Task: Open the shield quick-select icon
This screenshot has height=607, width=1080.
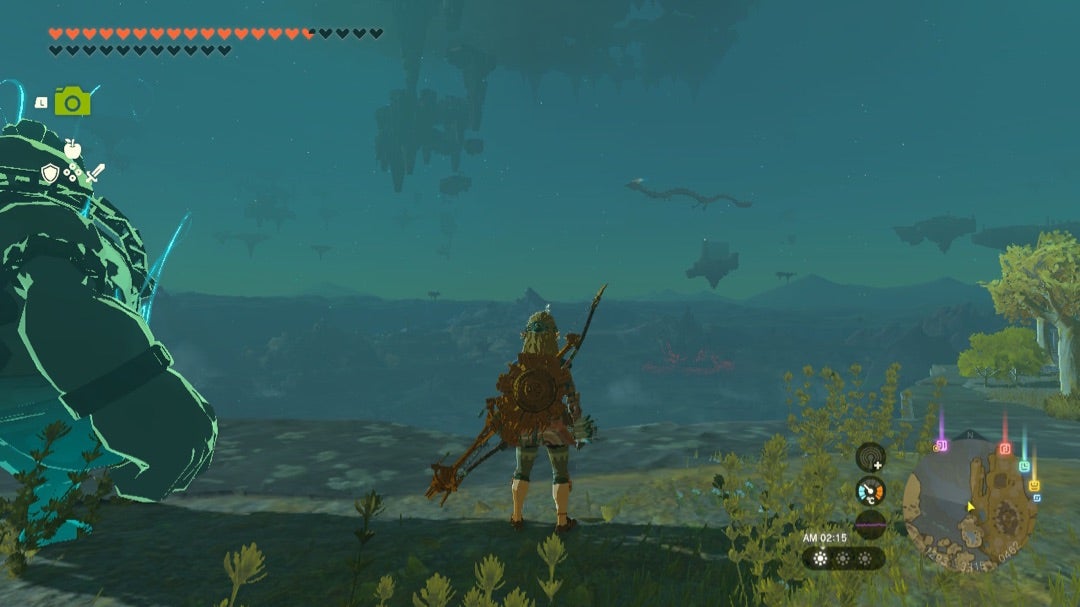Action: (x=50, y=174)
